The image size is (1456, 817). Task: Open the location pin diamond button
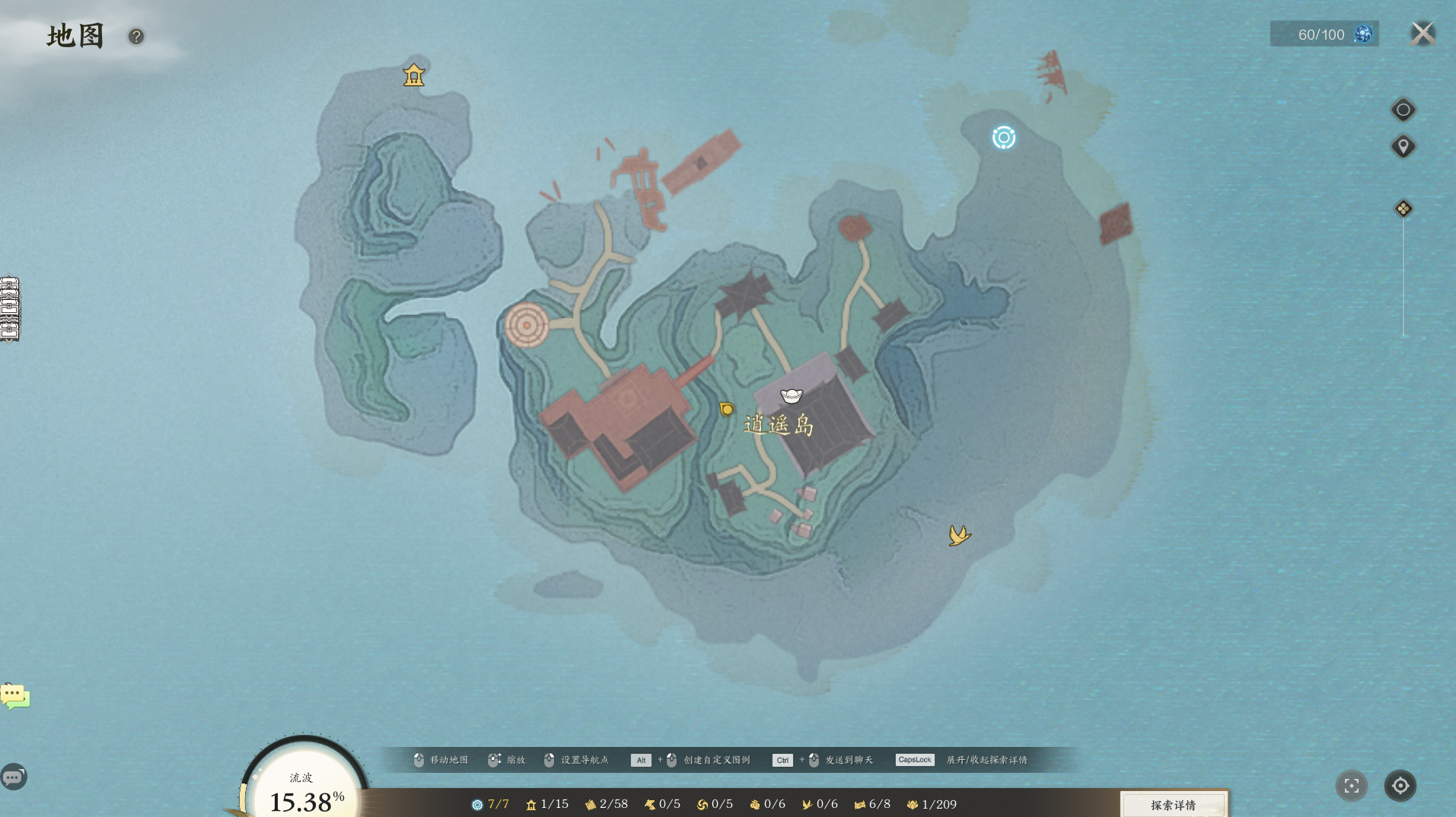1403,146
